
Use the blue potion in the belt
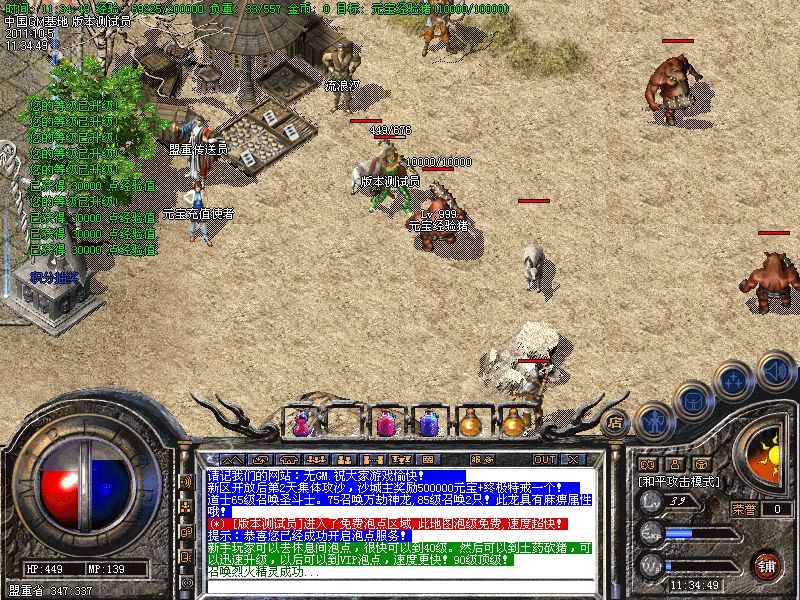coord(428,423)
